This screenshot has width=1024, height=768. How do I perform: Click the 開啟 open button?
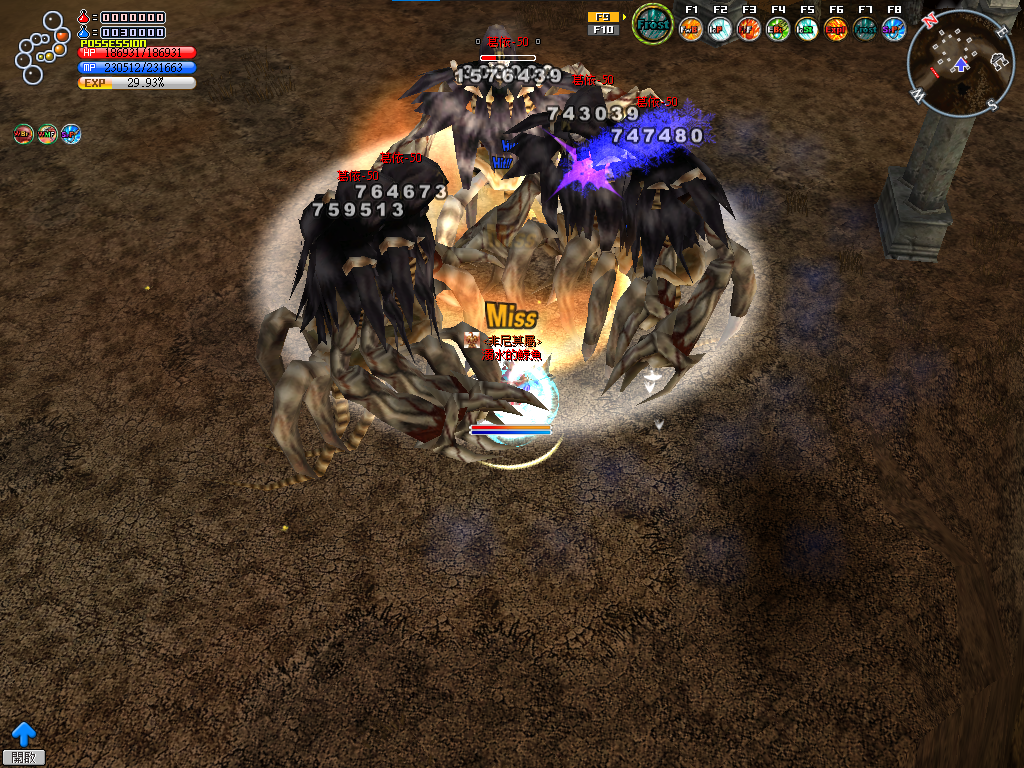pyautogui.click(x=24, y=758)
